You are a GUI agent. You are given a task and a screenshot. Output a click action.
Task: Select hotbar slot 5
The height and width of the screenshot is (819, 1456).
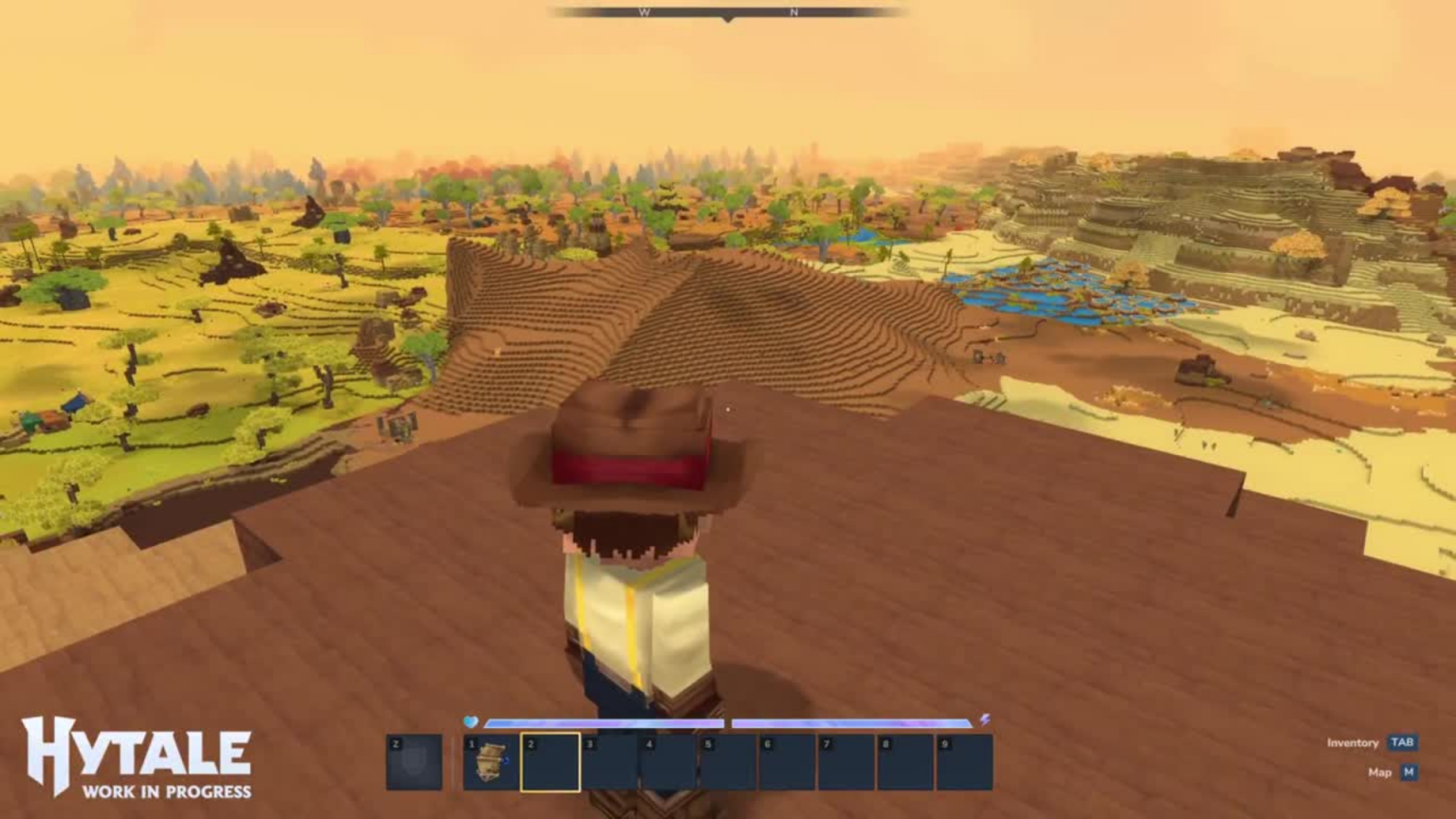728,762
